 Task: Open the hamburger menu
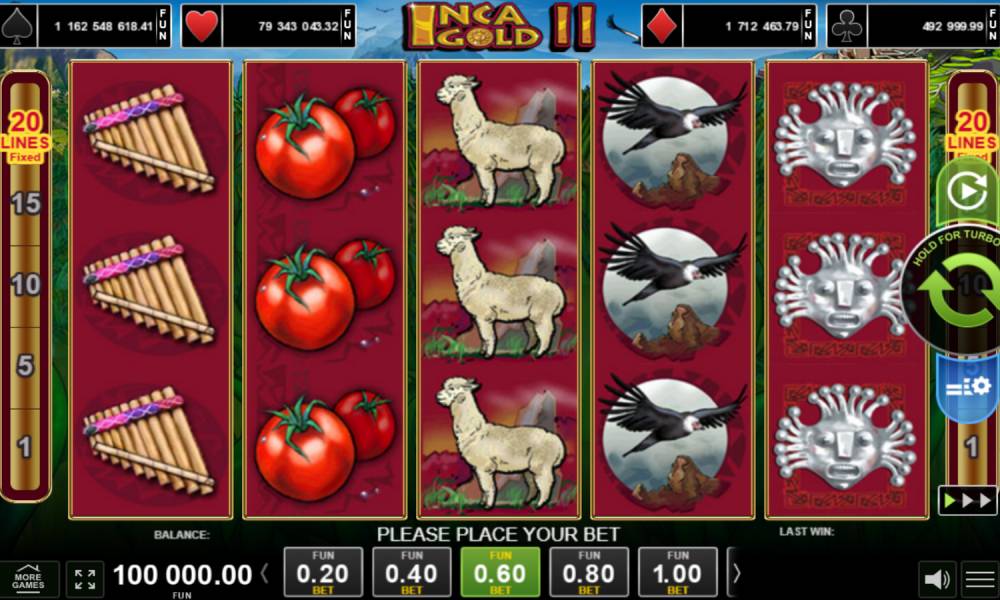(979, 579)
